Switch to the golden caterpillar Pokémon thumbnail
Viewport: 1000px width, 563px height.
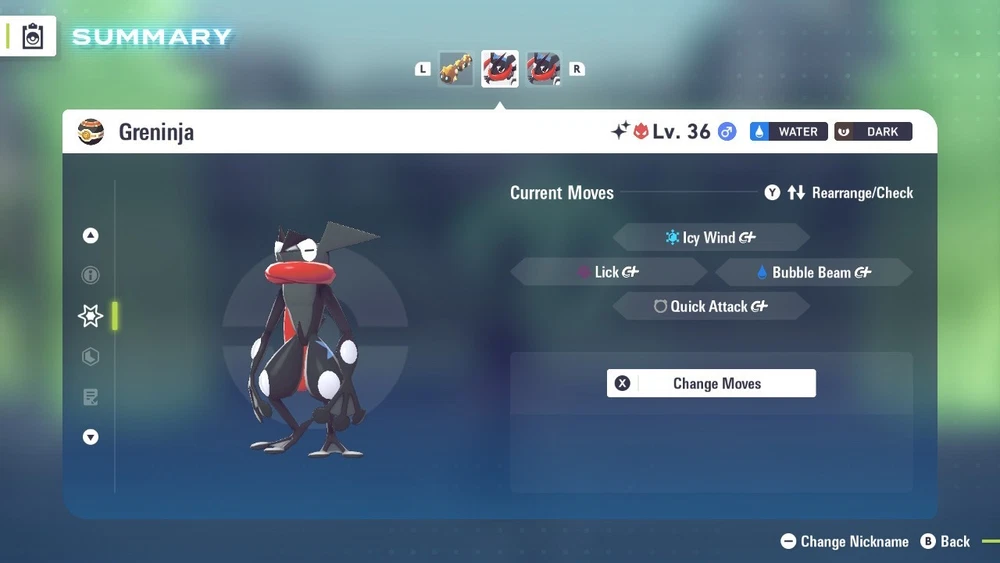click(x=456, y=69)
